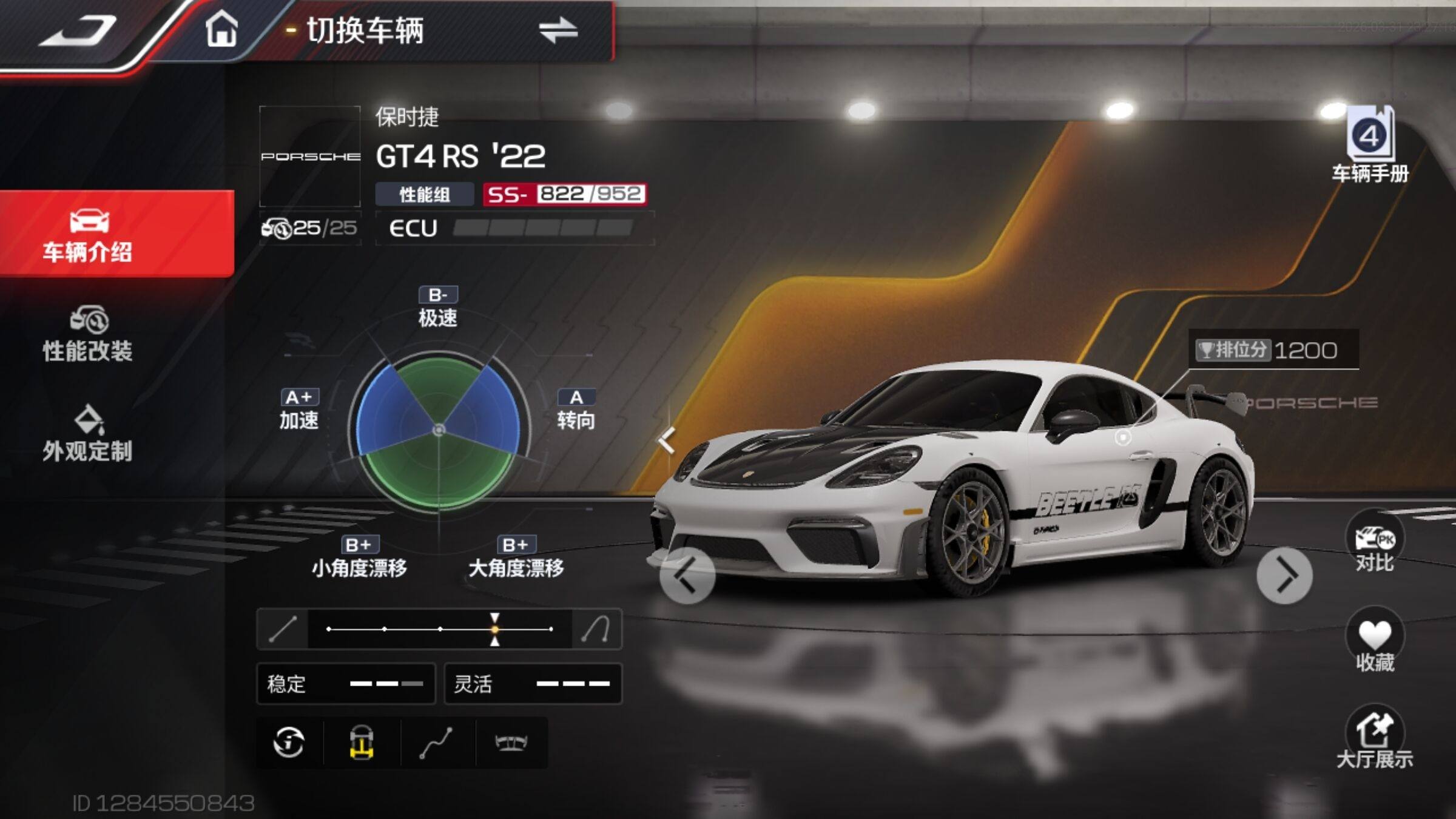This screenshot has height=819, width=1456.
Task: Return to the home screen
Action: (221, 30)
